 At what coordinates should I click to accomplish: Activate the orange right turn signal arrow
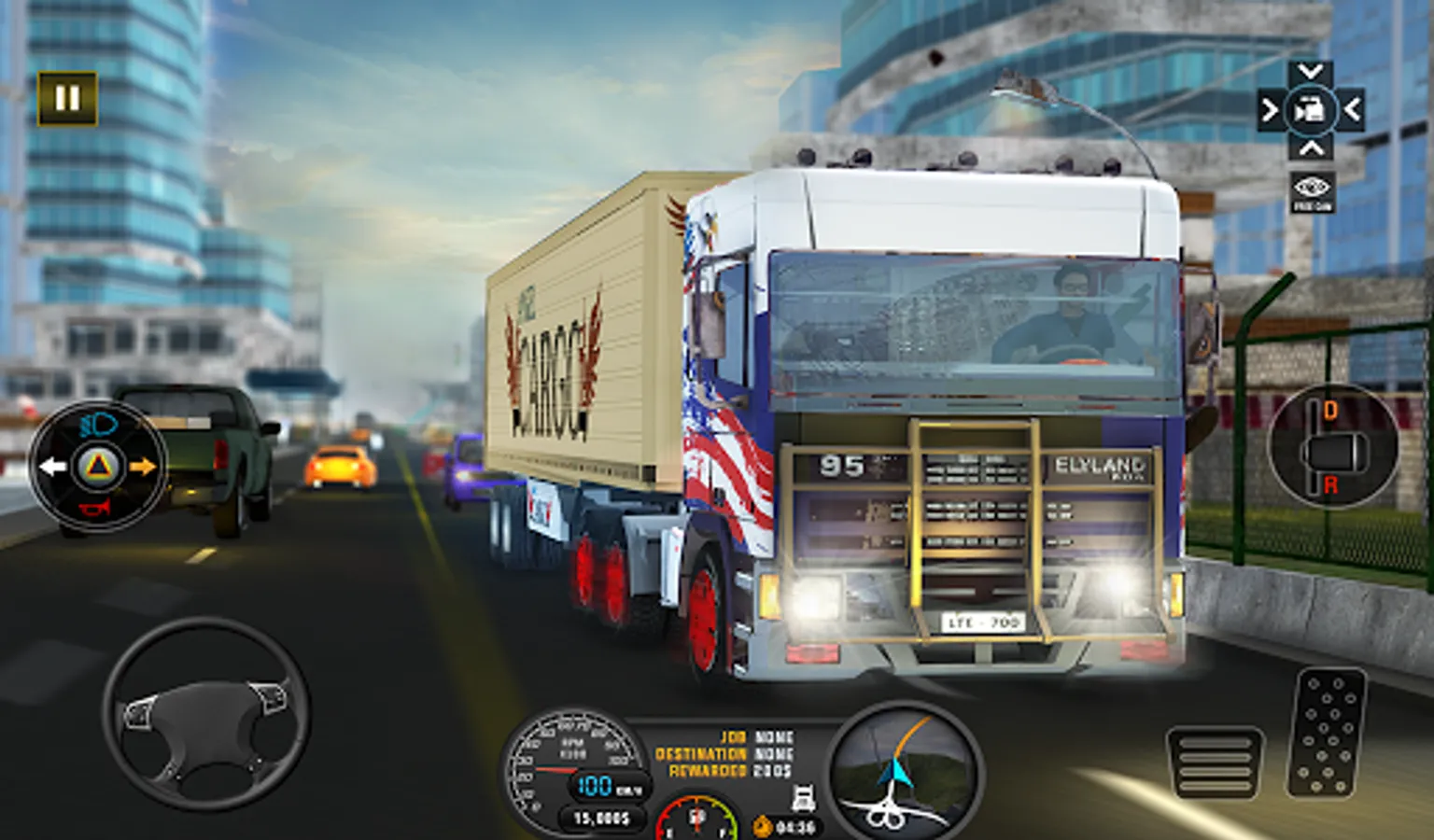click(142, 466)
